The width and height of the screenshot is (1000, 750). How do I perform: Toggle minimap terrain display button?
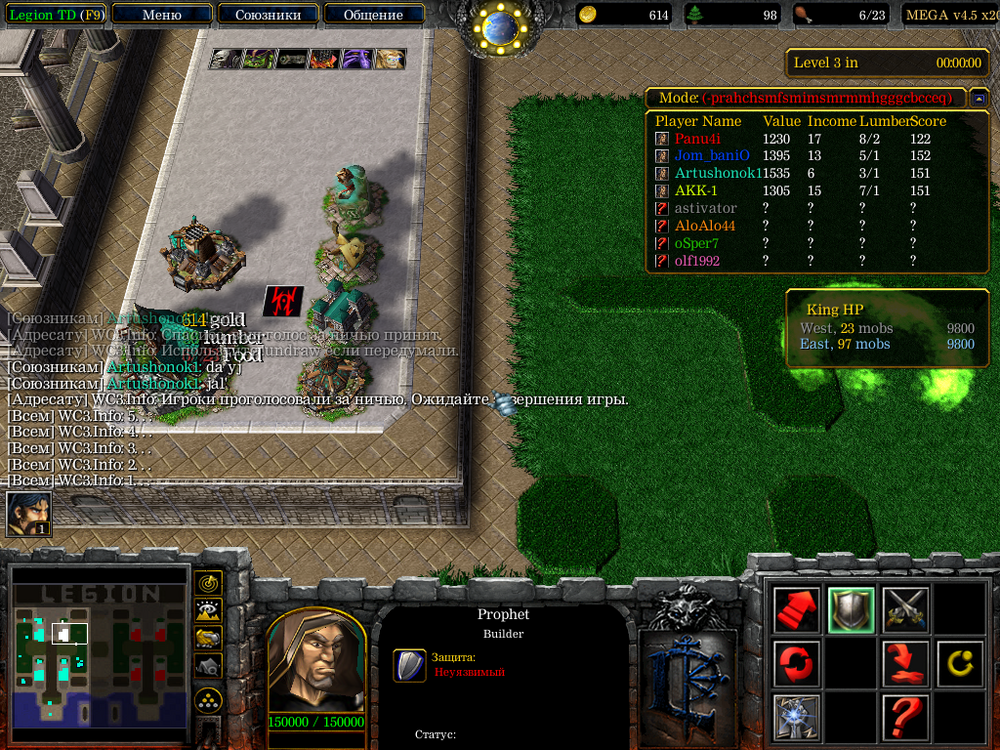click(208, 610)
